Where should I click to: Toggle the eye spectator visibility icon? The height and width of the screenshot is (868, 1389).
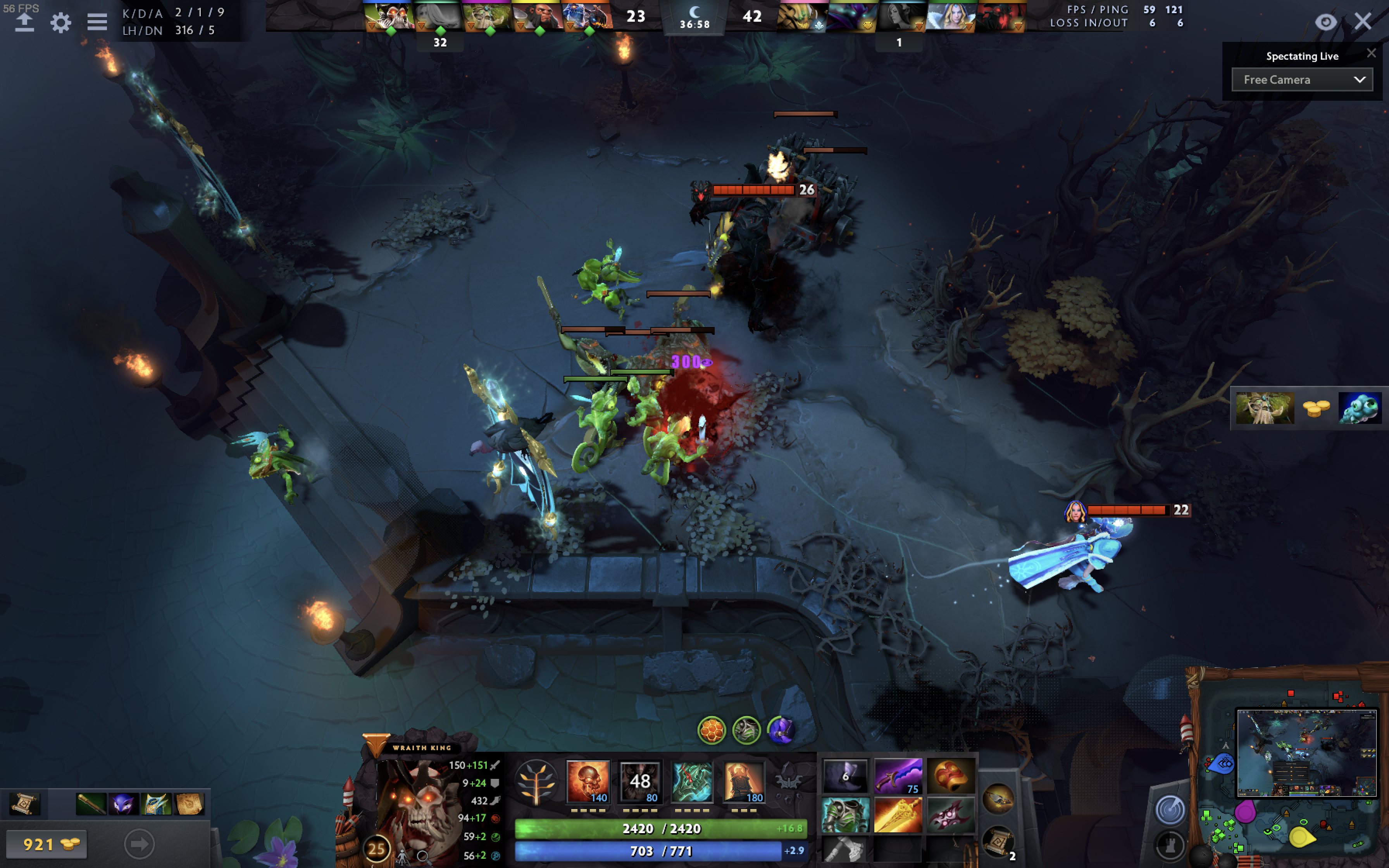click(1326, 22)
